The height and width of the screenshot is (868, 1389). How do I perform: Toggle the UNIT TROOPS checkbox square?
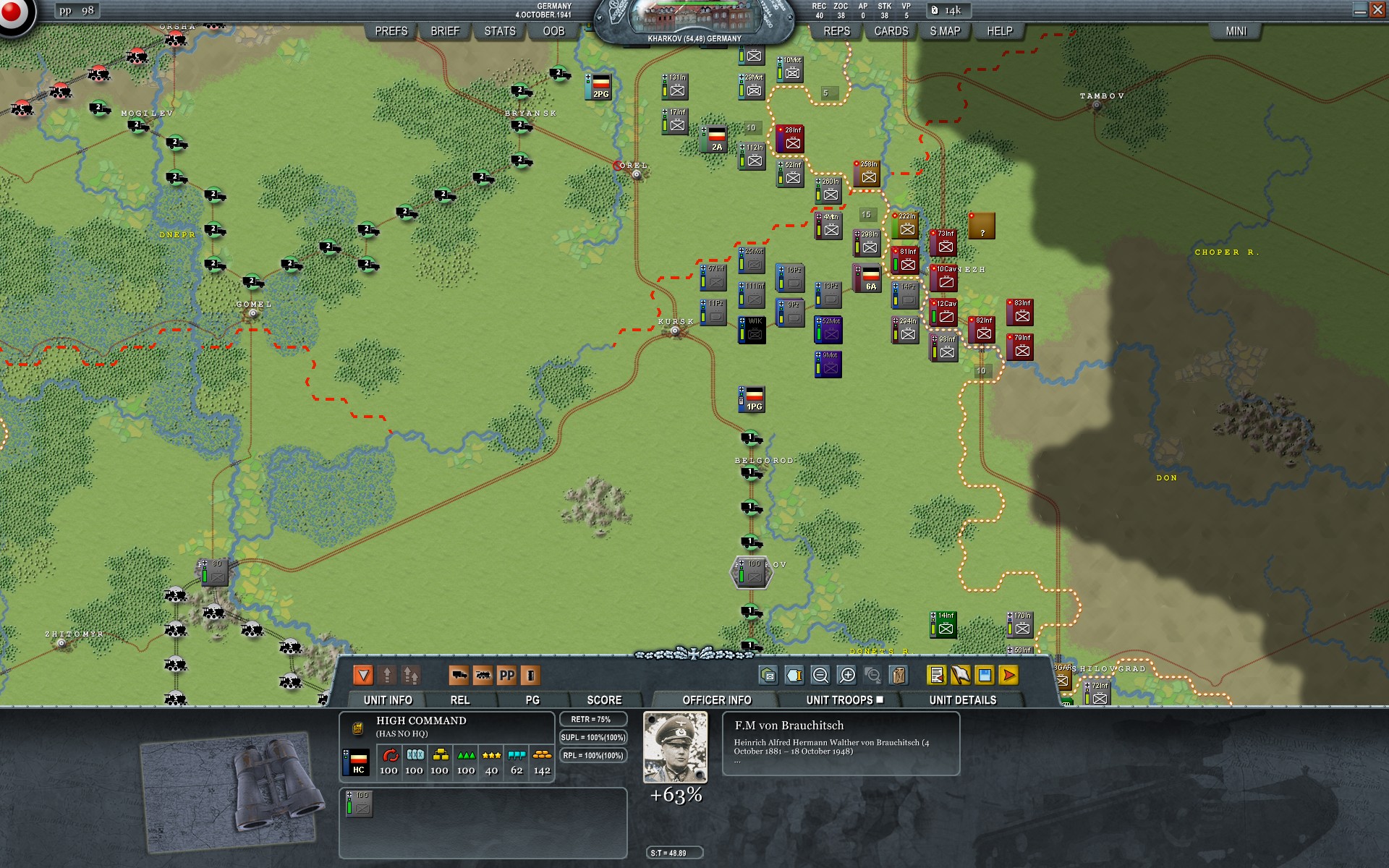coord(880,699)
